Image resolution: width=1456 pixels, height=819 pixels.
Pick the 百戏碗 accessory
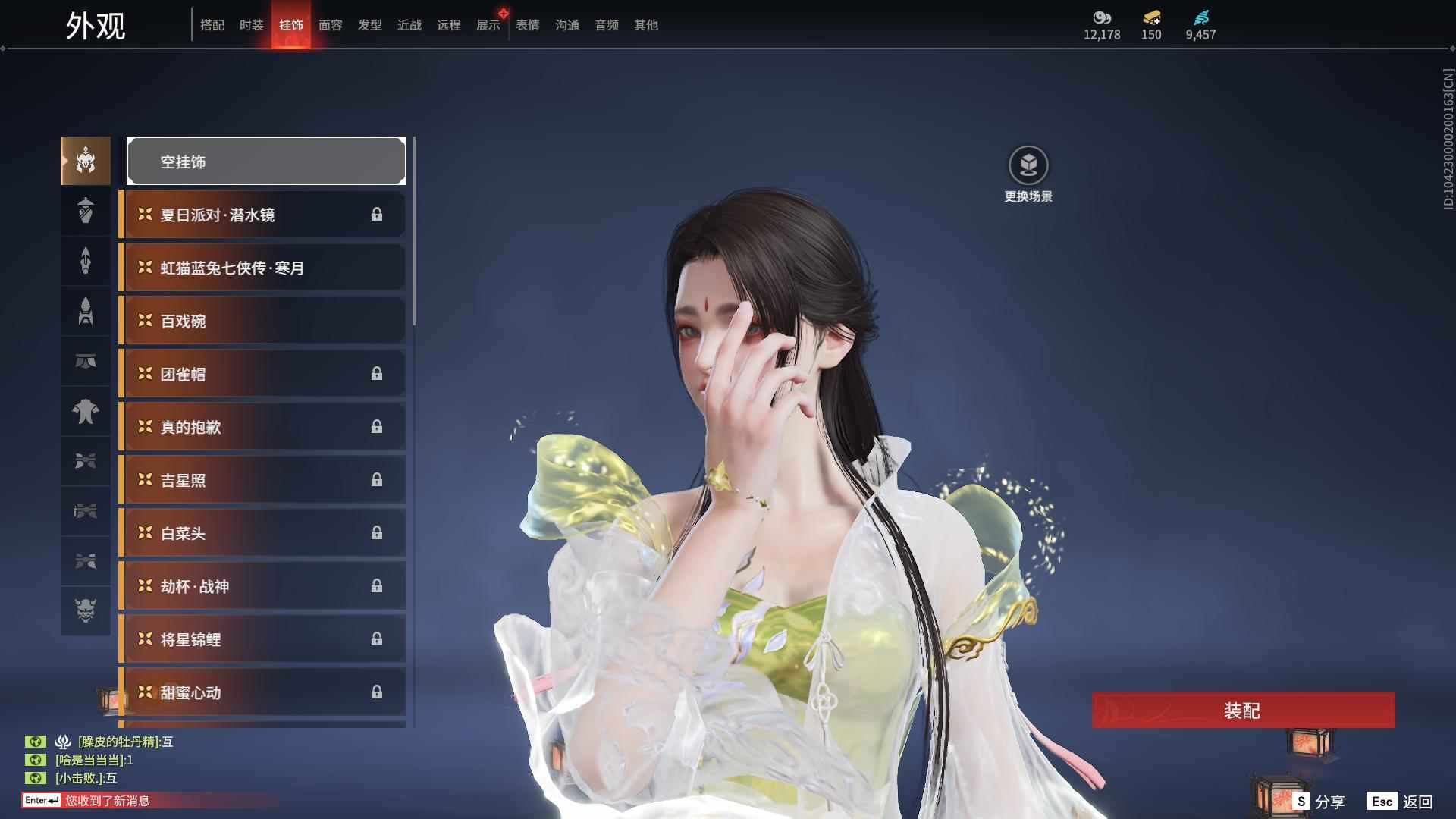[262, 321]
